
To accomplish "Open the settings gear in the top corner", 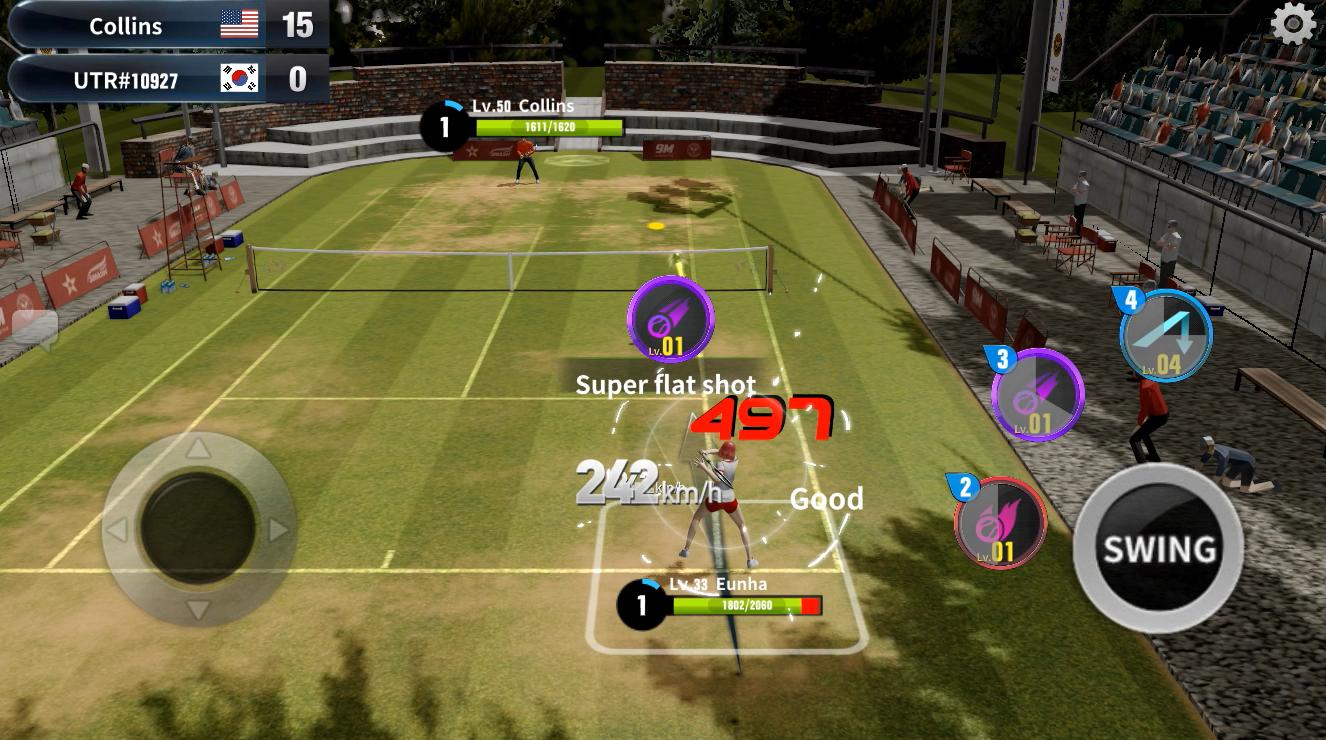I will coord(1292,22).
